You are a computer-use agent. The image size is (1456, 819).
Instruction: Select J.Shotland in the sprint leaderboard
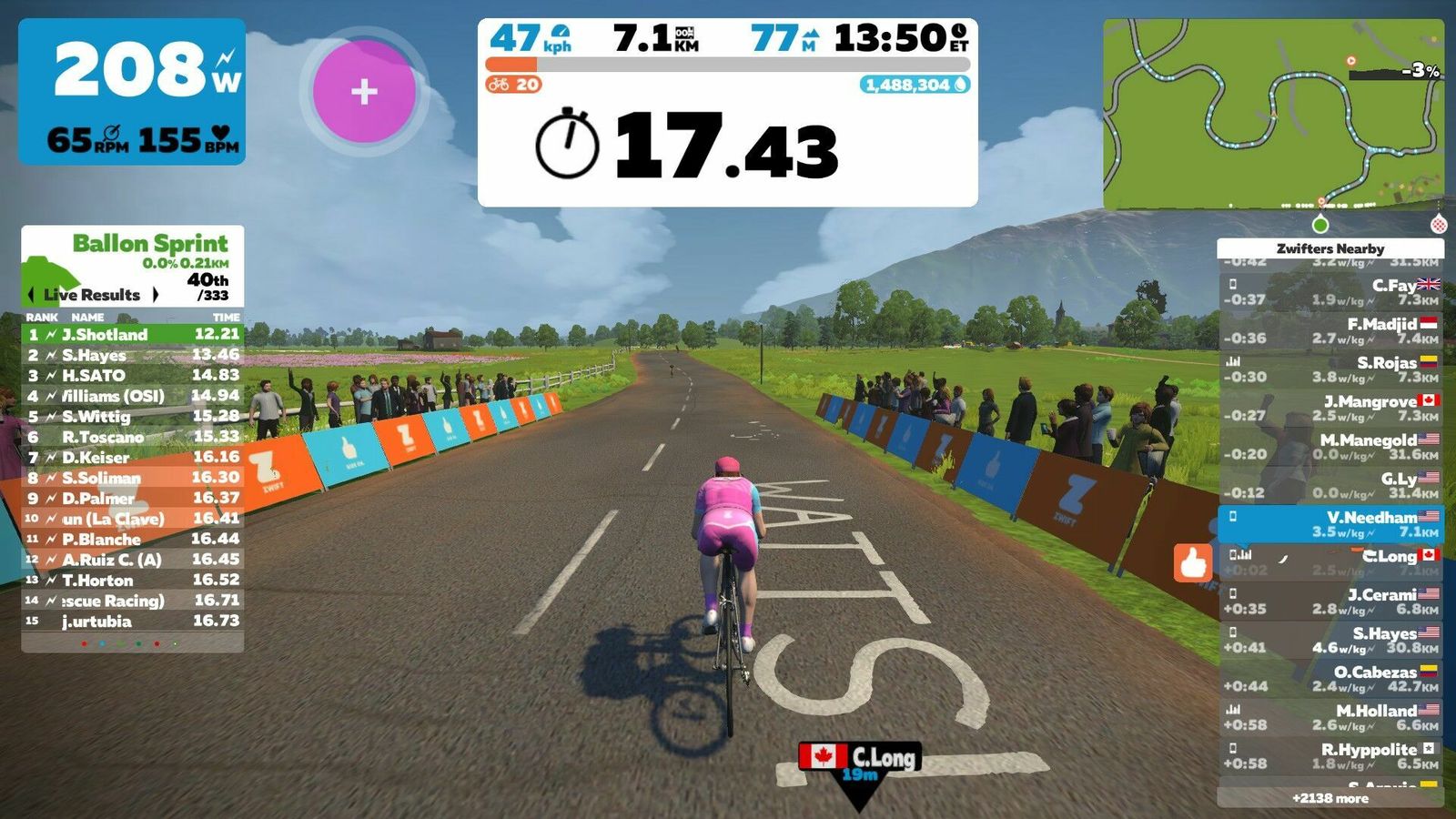tap(132, 335)
